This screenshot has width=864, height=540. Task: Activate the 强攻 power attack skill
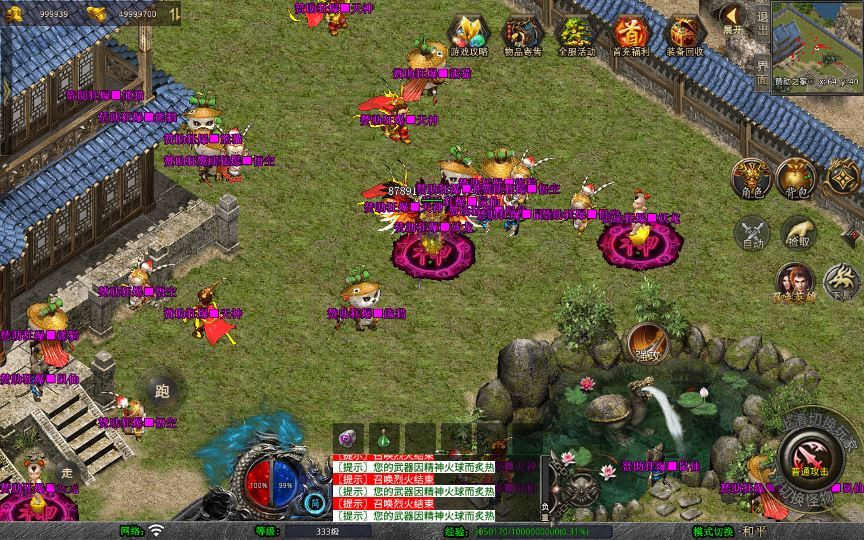(x=648, y=342)
